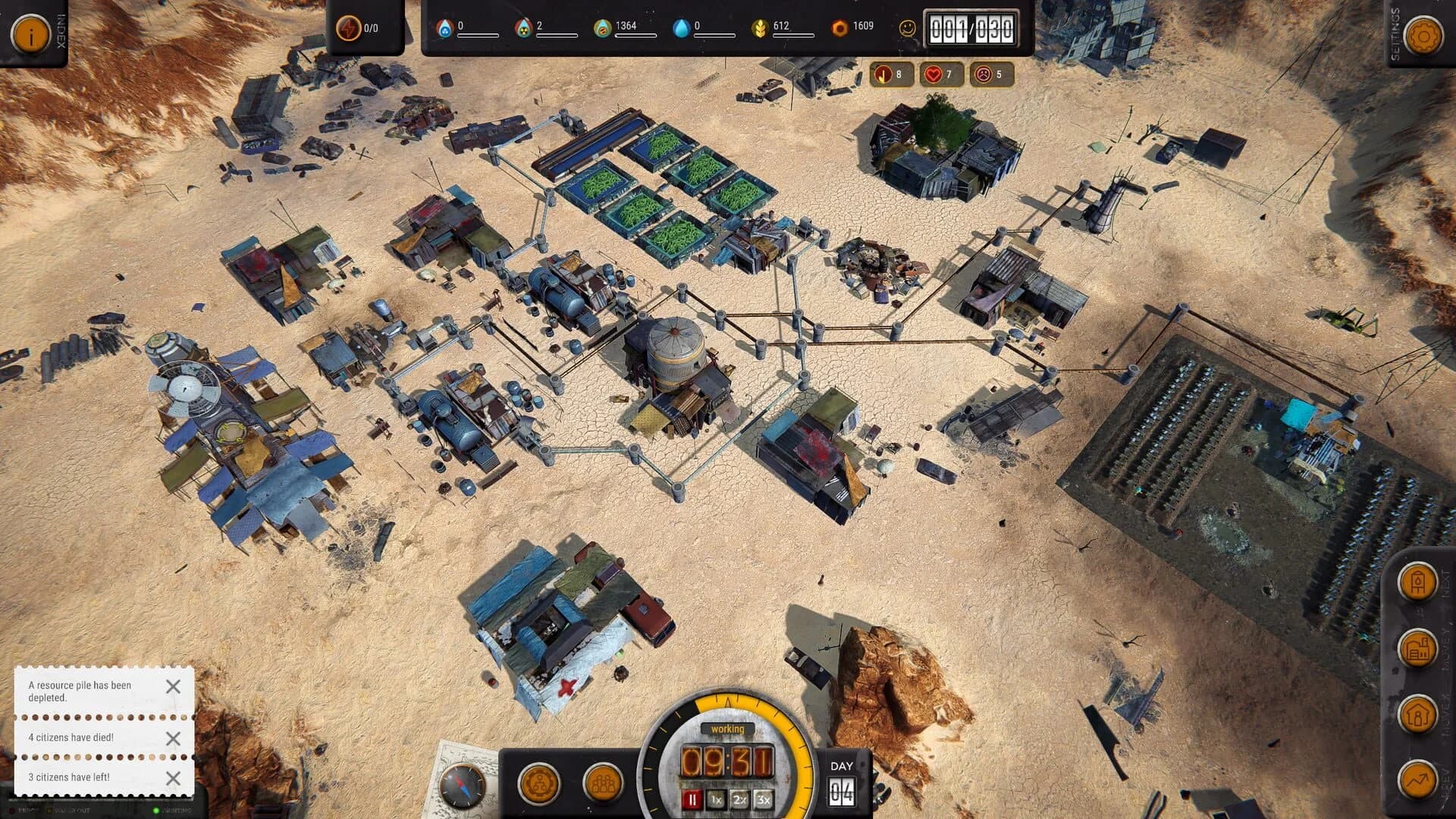Viewport: 1456px width, 819px height.
Task: Close the '4 citizens have died' message
Action: (173, 738)
